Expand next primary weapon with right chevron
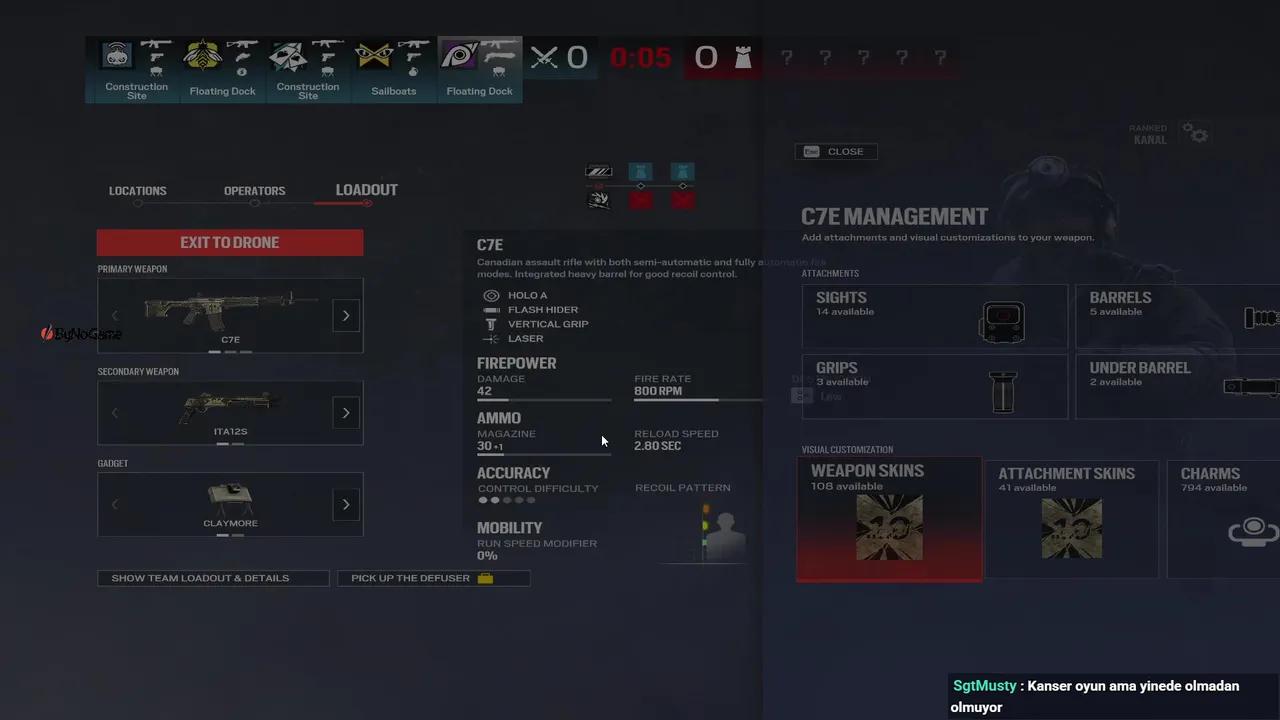 tap(345, 315)
